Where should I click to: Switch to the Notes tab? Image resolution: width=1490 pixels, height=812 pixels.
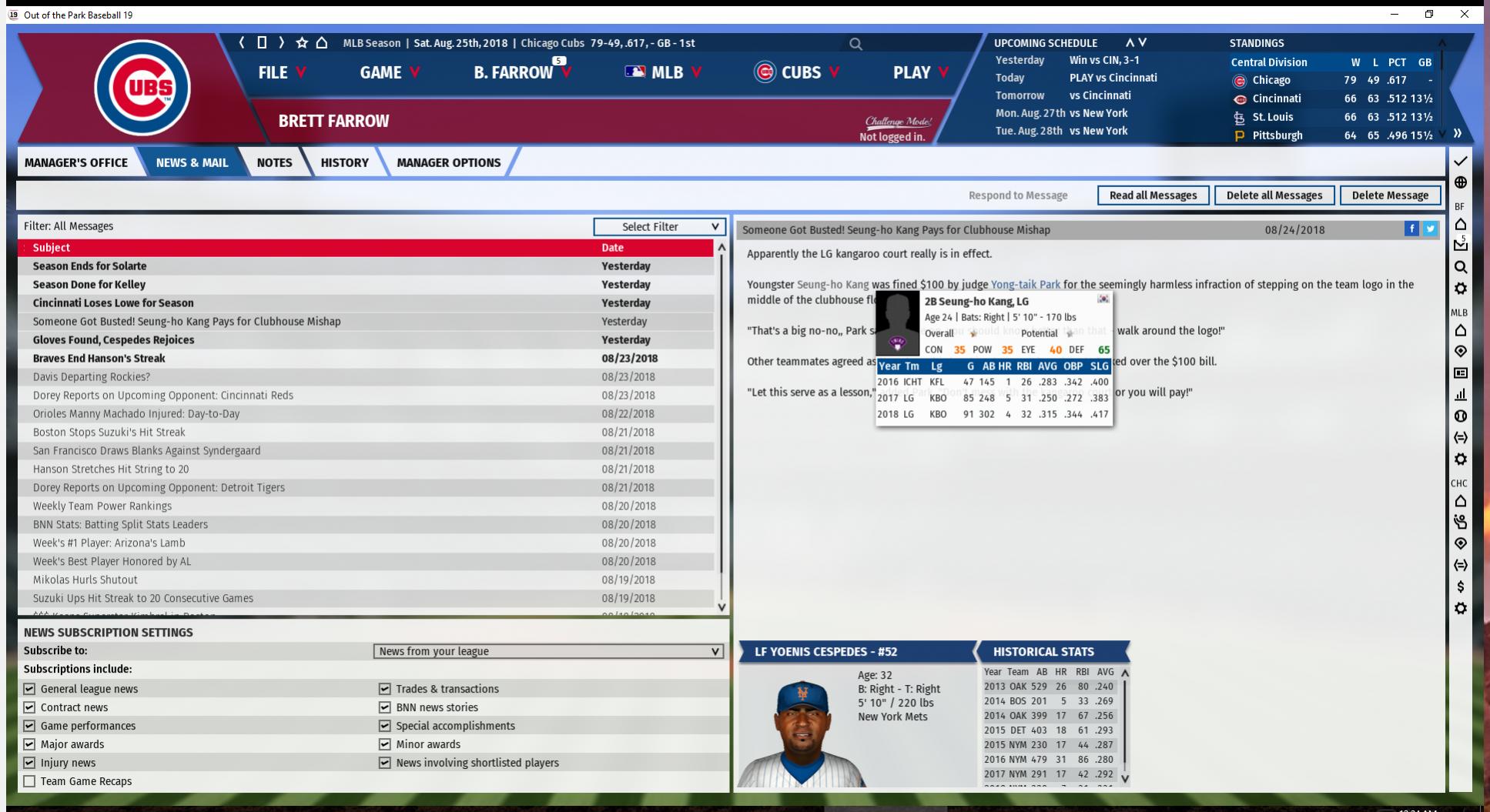[x=274, y=162]
